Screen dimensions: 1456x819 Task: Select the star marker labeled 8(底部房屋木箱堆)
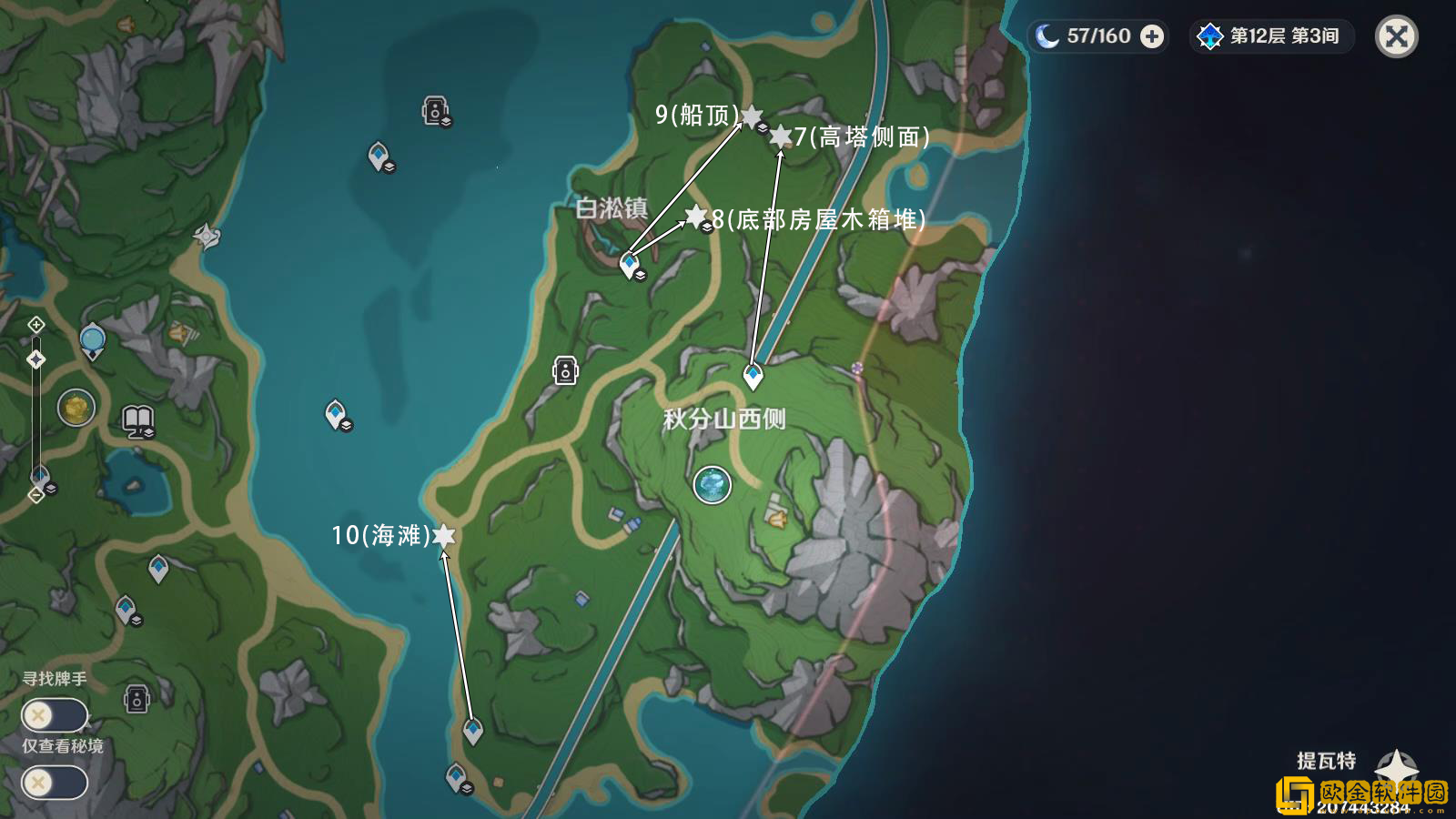[696, 217]
